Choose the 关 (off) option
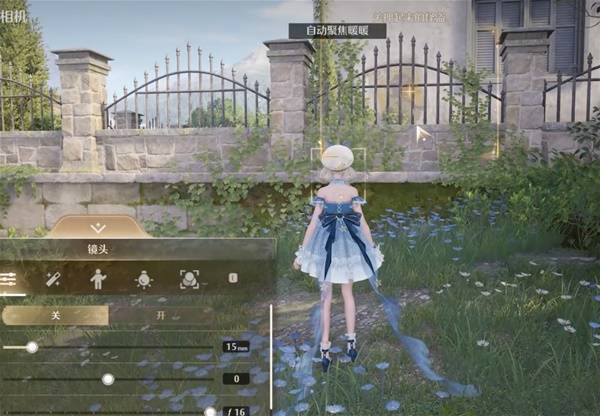This screenshot has width=600, height=416. point(55,315)
